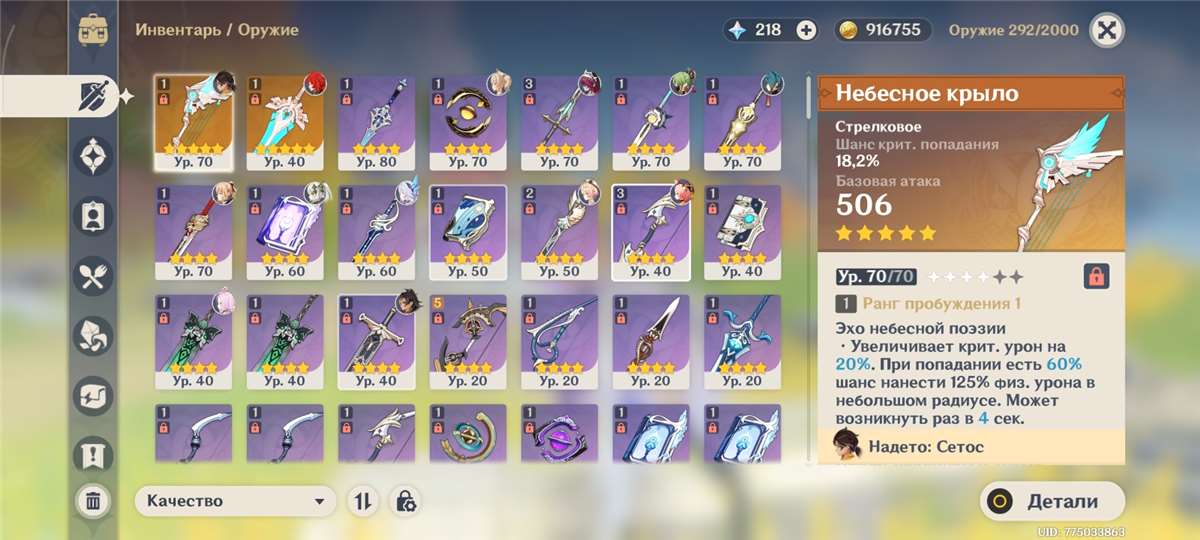Toggle the red lock on Небесное крыло
This screenshot has width=1200, height=540.
(1097, 276)
